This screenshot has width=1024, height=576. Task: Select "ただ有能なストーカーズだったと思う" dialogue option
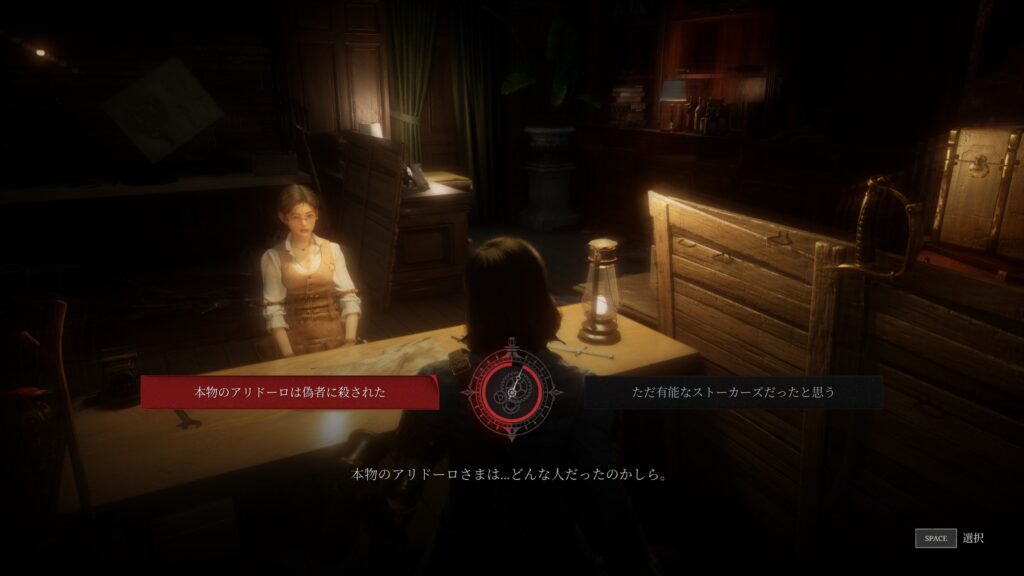733,392
